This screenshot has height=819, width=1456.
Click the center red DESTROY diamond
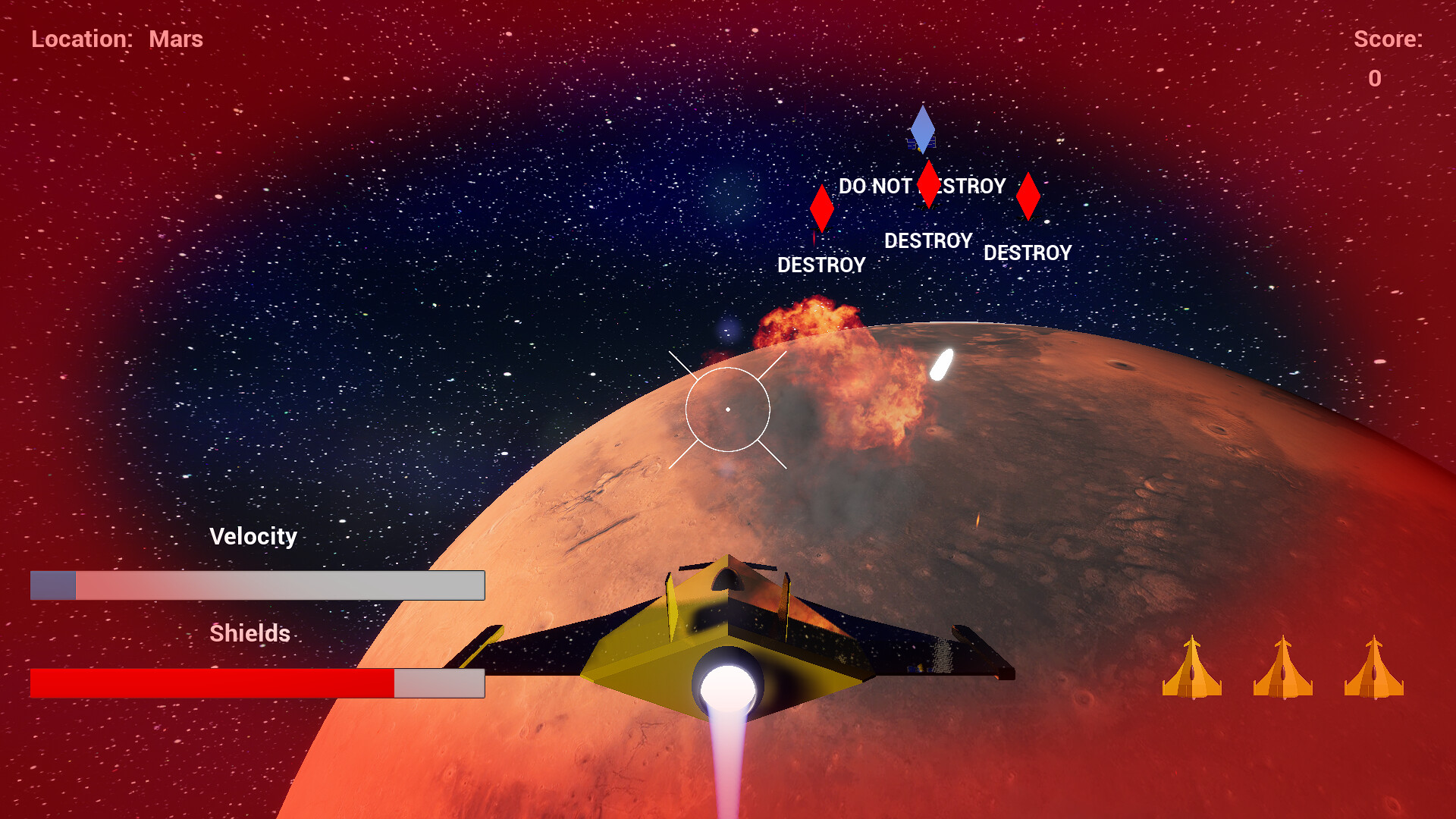(927, 184)
